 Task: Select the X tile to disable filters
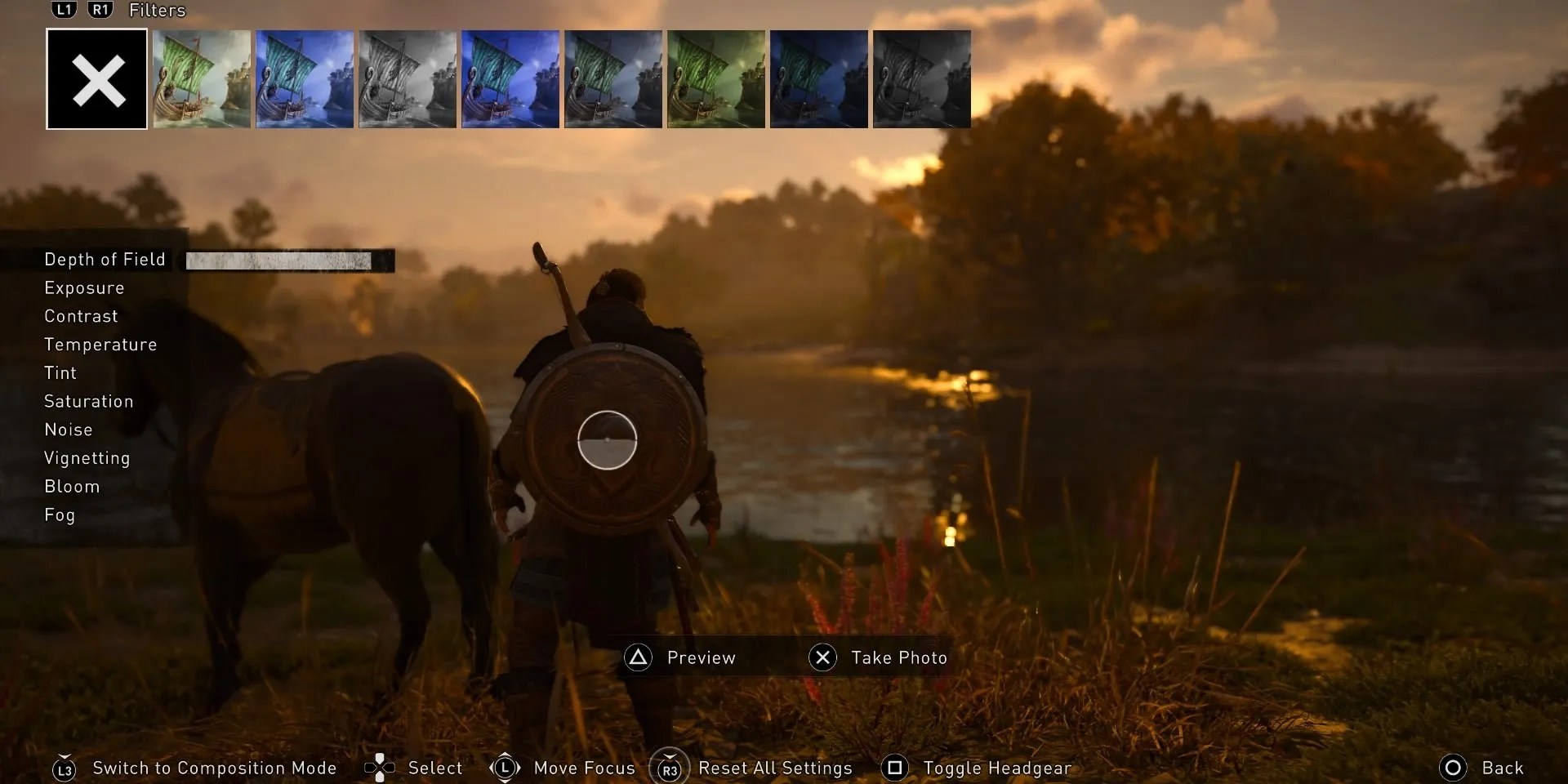click(96, 78)
